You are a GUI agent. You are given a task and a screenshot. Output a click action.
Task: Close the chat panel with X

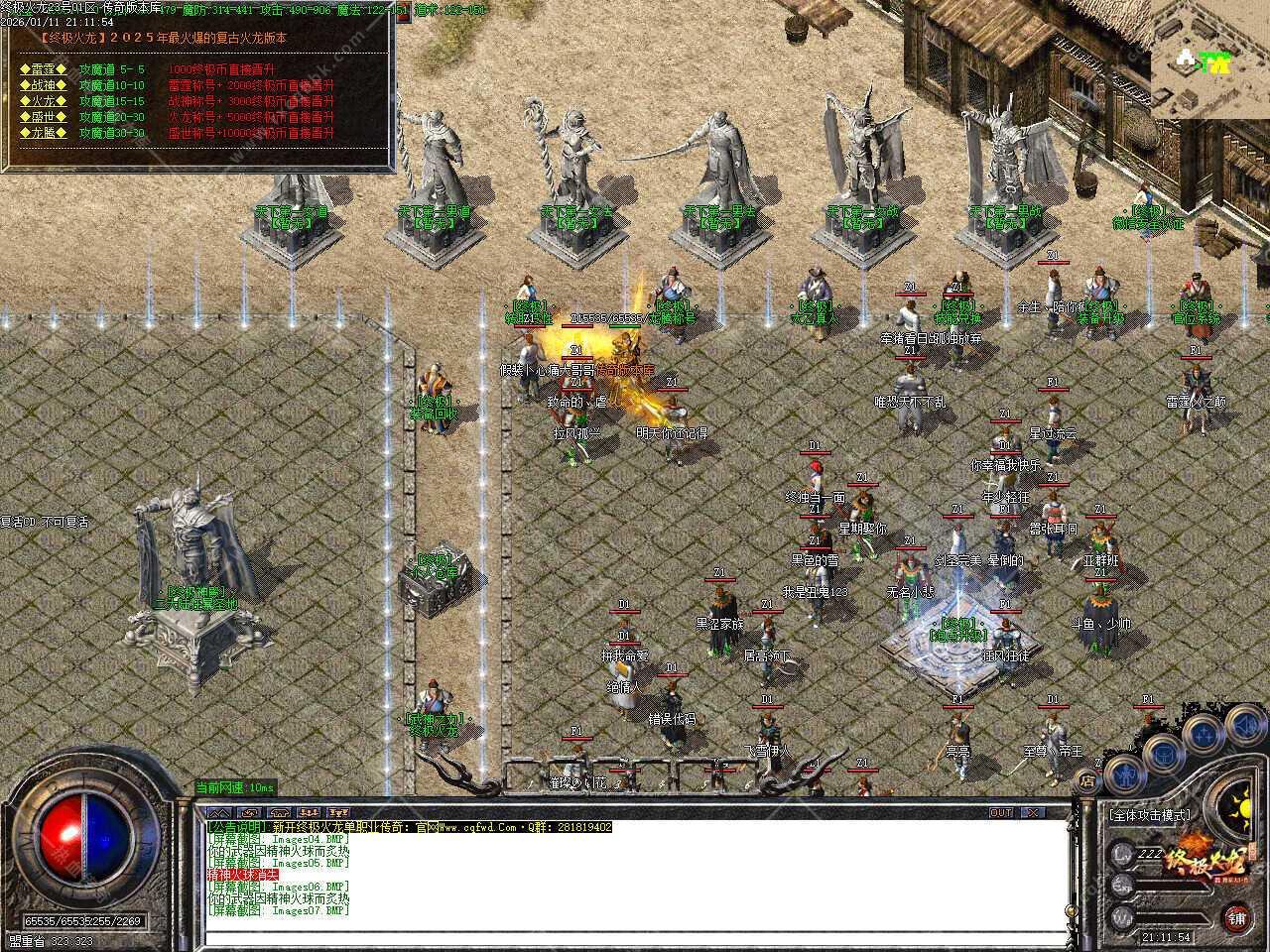point(1032,813)
